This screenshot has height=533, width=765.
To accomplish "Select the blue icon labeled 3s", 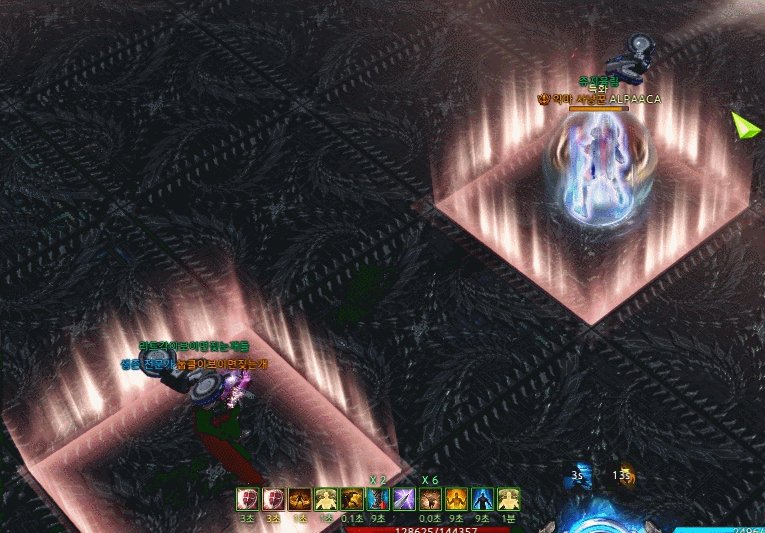I will pos(578,478).
